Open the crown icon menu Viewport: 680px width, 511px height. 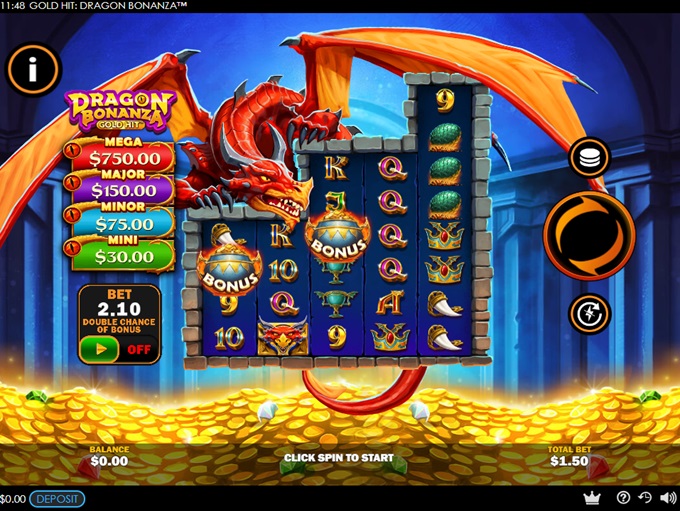(592, 498)
